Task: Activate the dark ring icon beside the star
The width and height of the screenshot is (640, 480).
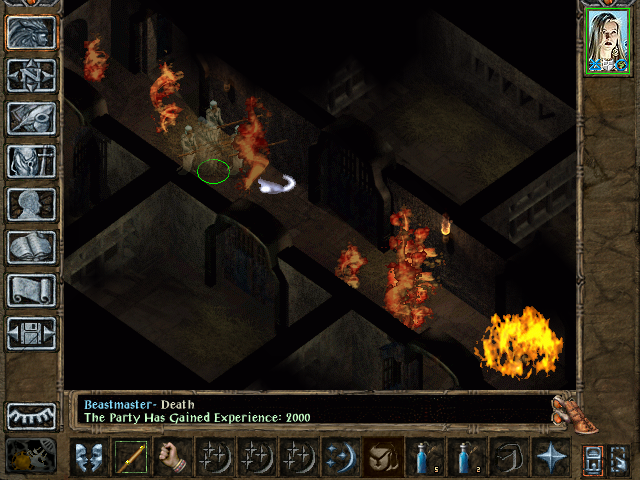Action: [x=508, y=457]
